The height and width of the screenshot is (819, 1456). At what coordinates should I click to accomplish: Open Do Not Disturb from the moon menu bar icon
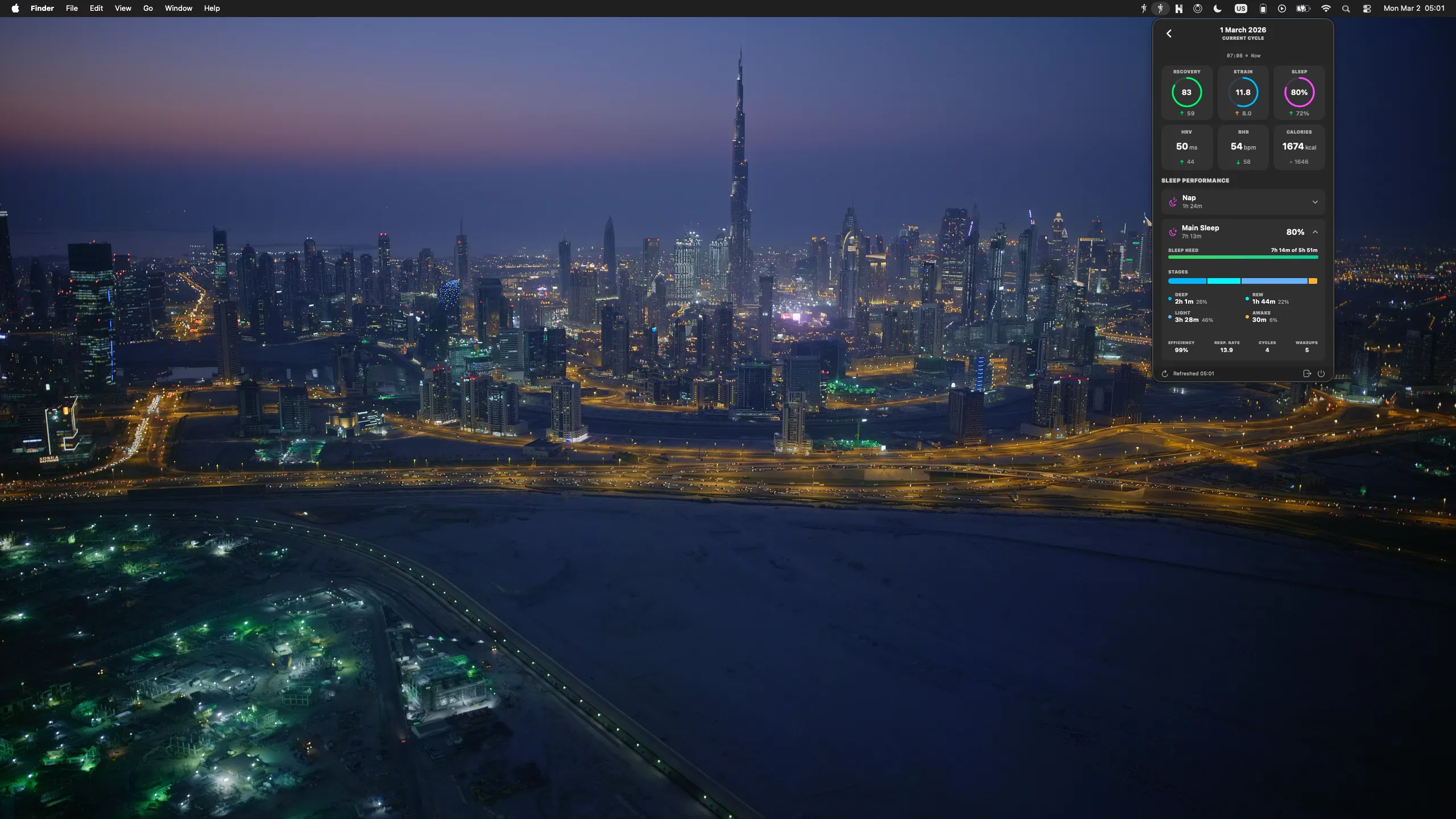click(x=1217, y=9)
